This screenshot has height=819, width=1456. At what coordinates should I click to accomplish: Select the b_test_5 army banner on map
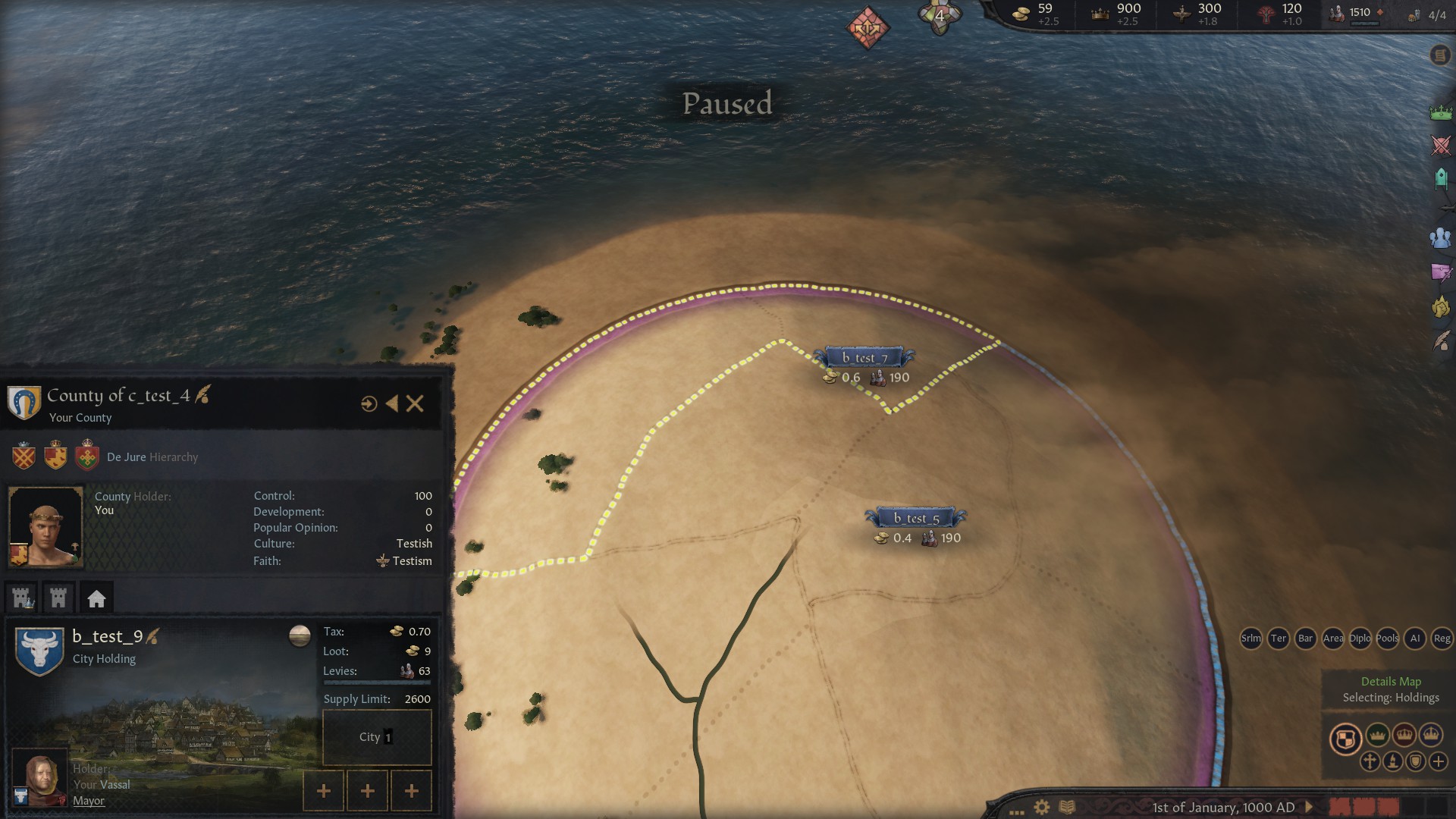[x=918, y=519]
